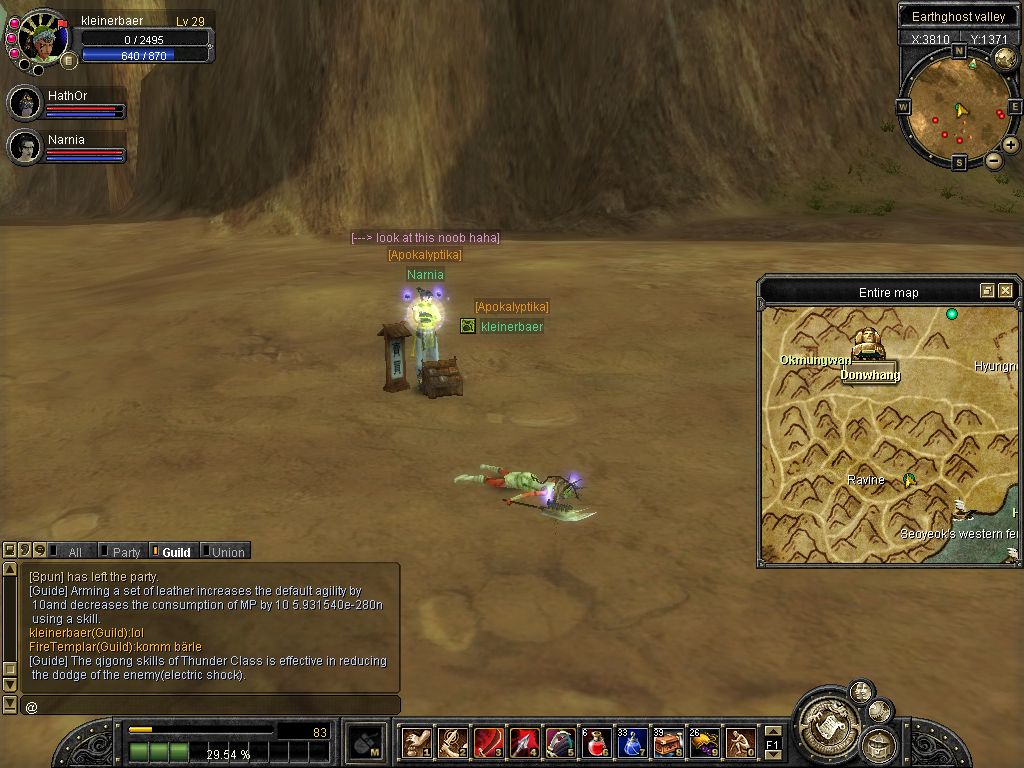
Task: Use the blue mana potion in slot 7
Action: point(632,743)
